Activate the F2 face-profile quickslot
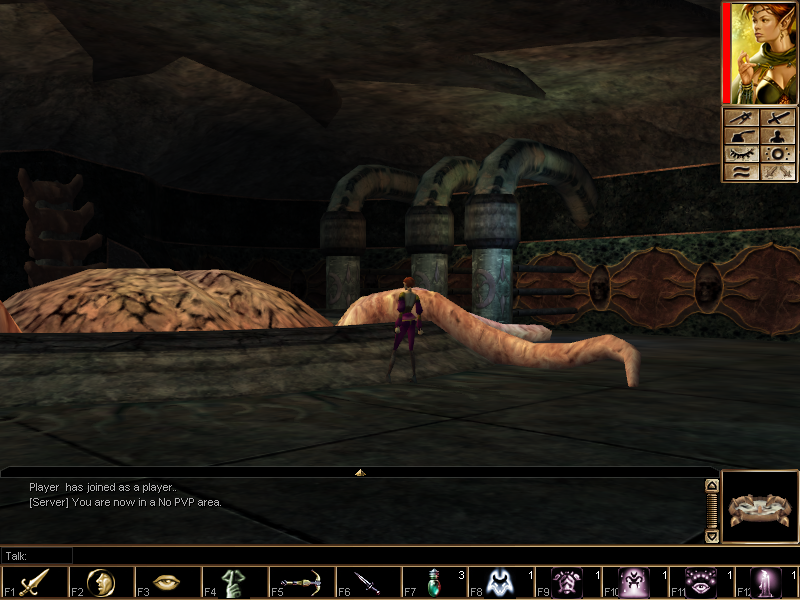 click(x=101, y=582)
